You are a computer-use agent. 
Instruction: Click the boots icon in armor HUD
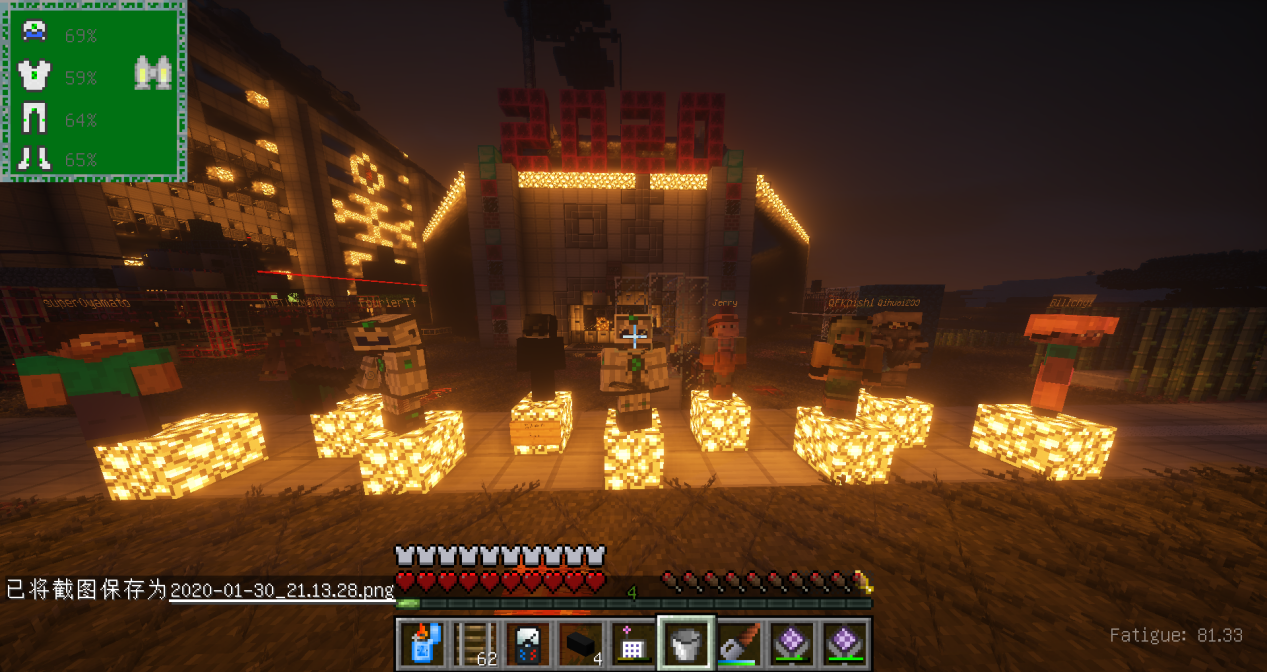point(34,158)
